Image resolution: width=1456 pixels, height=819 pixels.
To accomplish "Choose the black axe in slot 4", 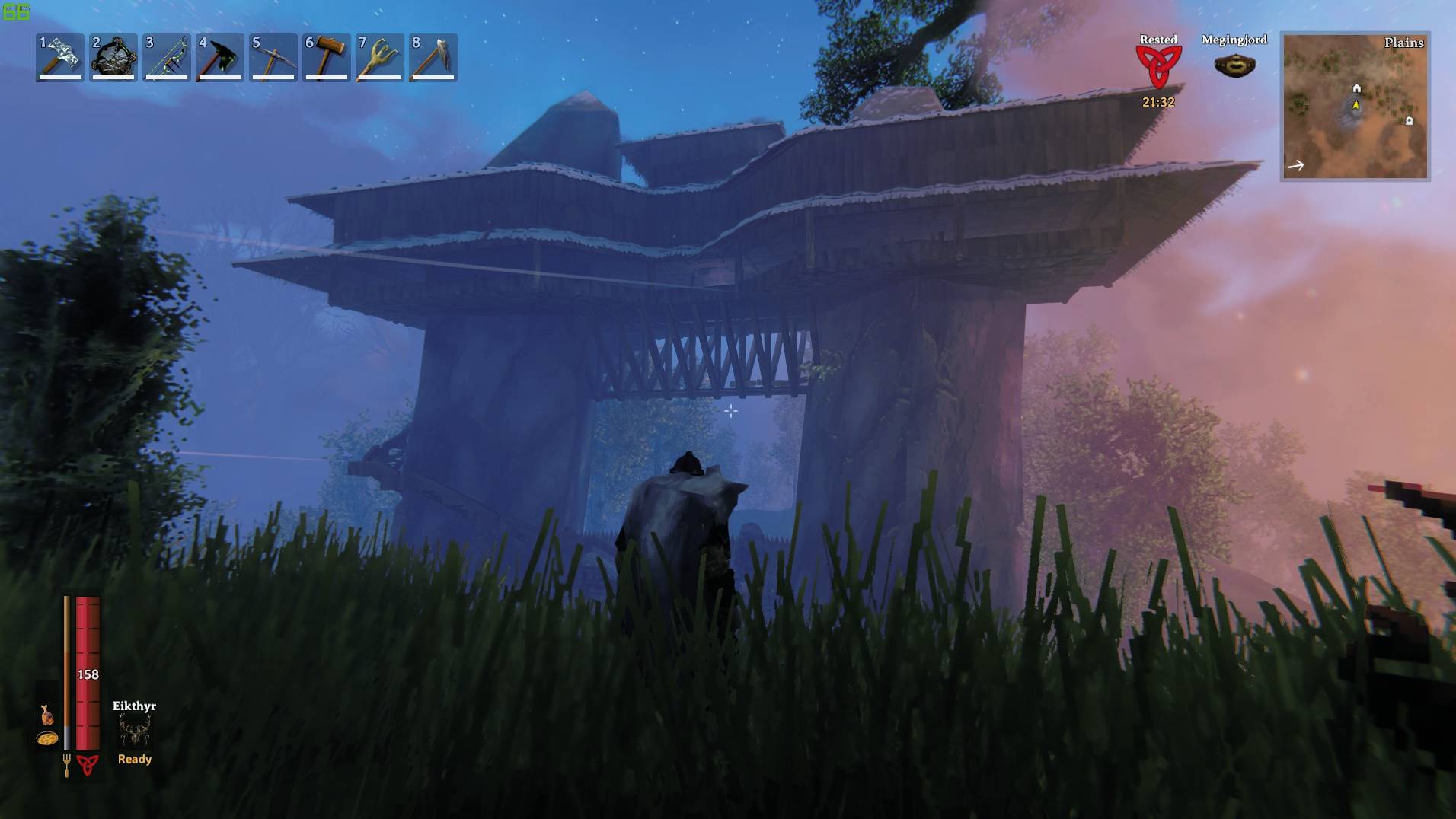I will point(220,57).
